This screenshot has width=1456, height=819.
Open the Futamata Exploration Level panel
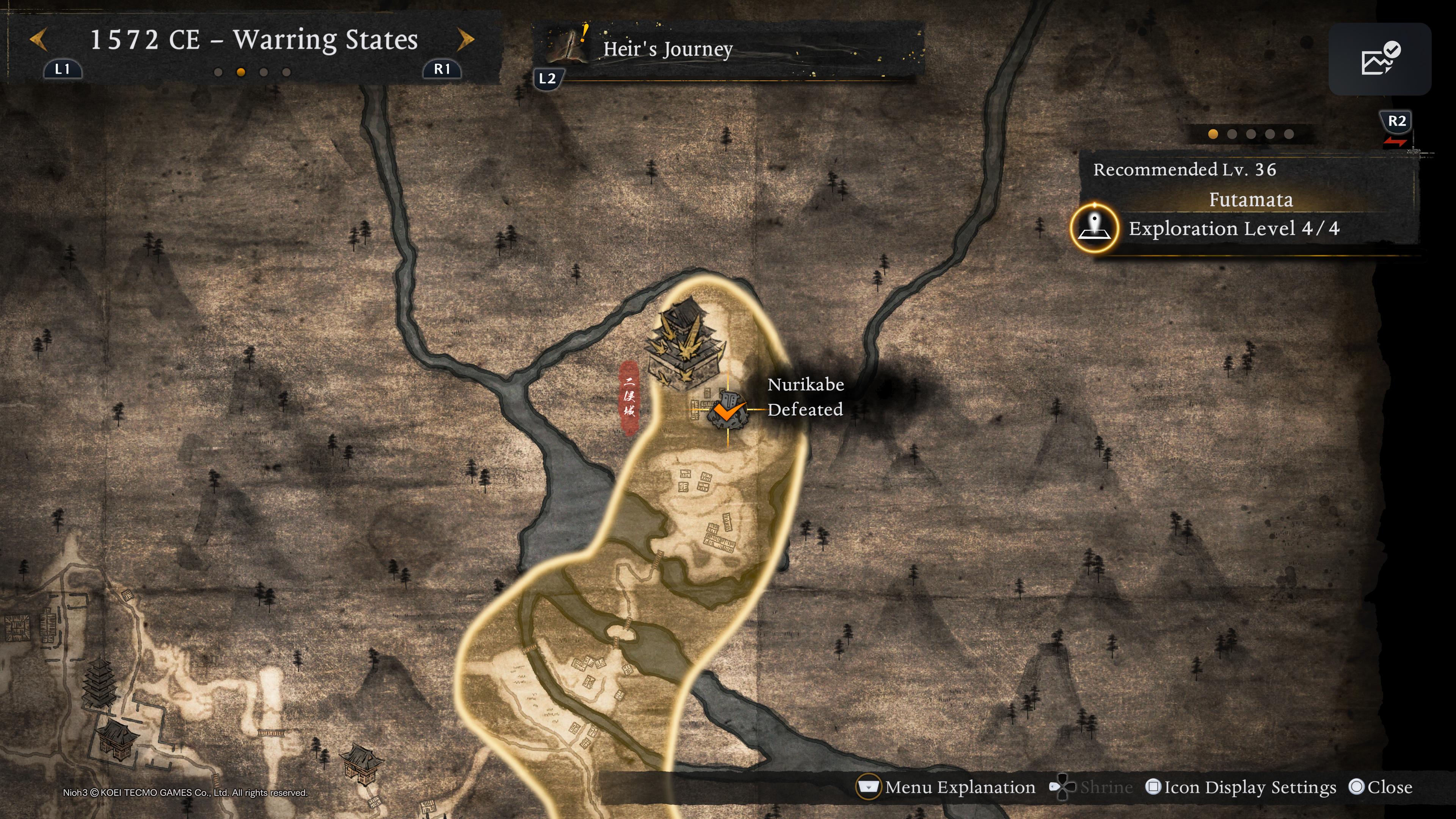click(1233, 228)
